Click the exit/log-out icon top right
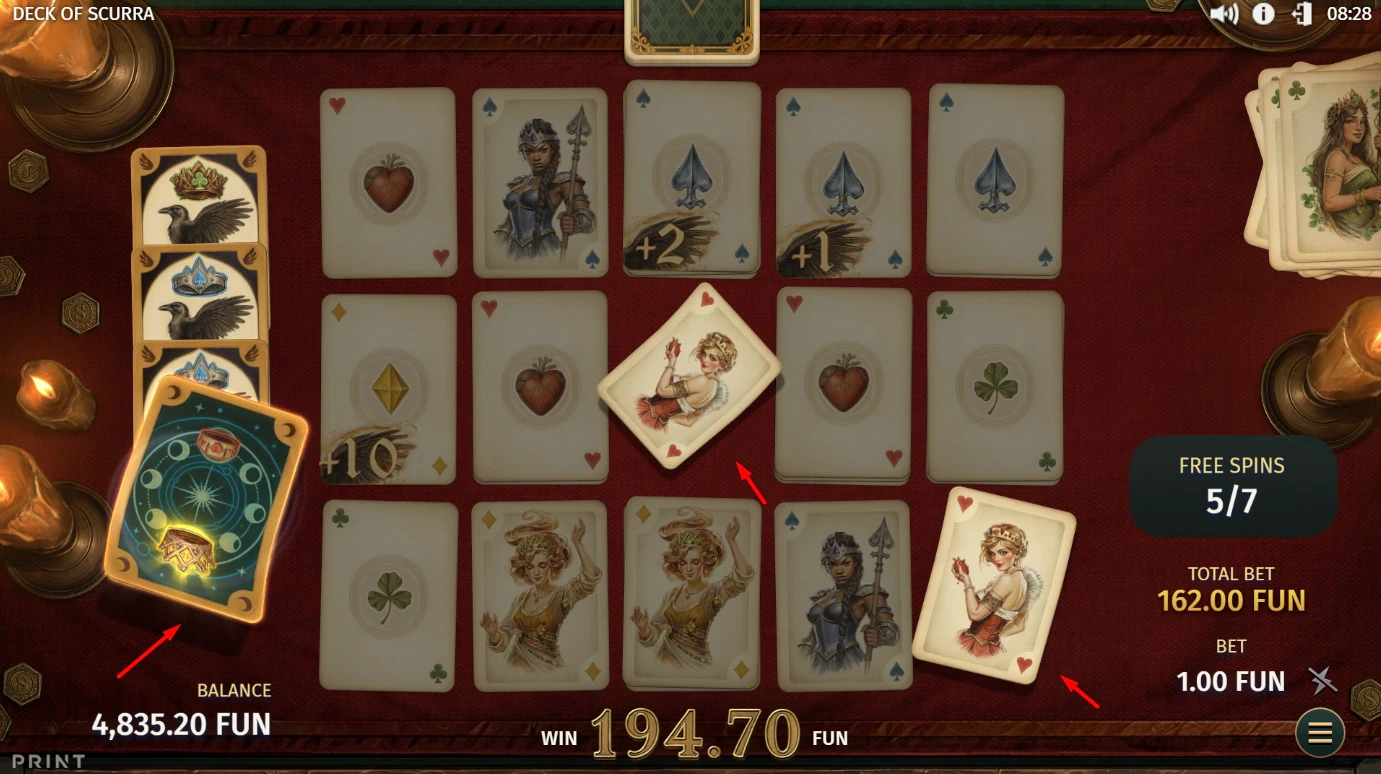This screenshot has width=1381, height=774. 1302,14
